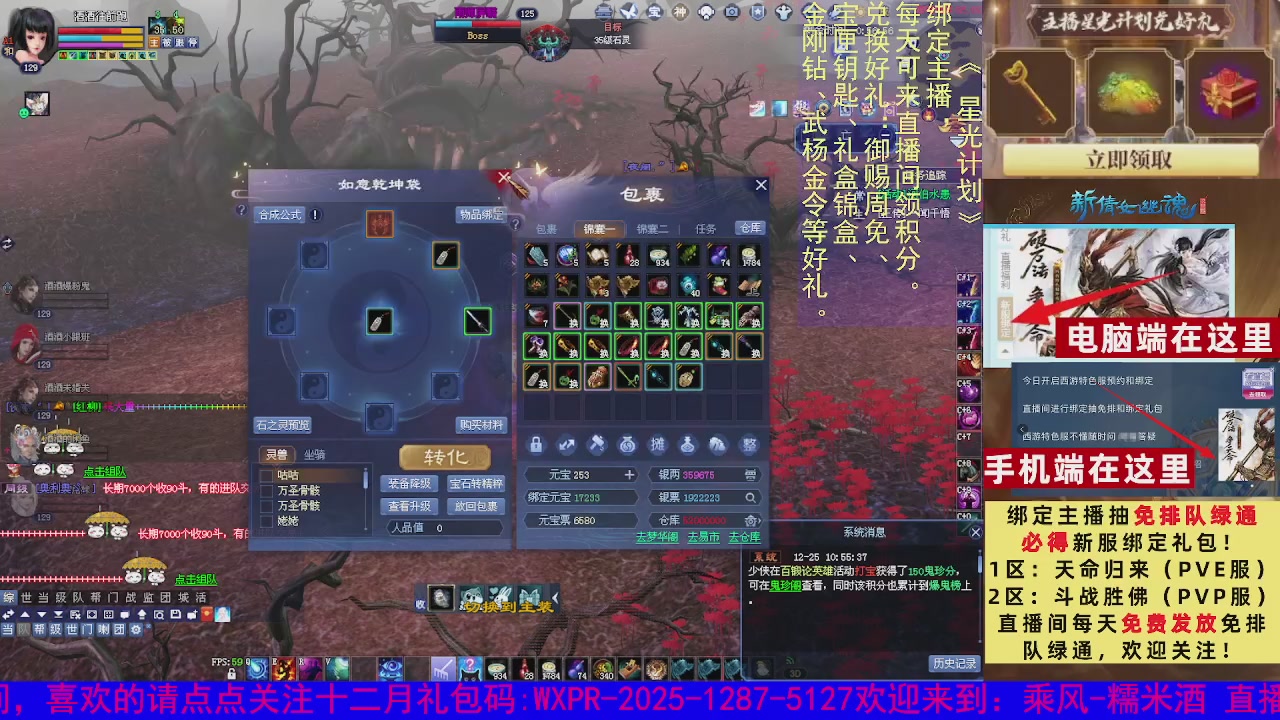The height and width of the screenshot is (720, 1280).
Task: Check the 咕咕 entry in the 灵兽 list
Action: pyautogui.click(x=267, y=474)
